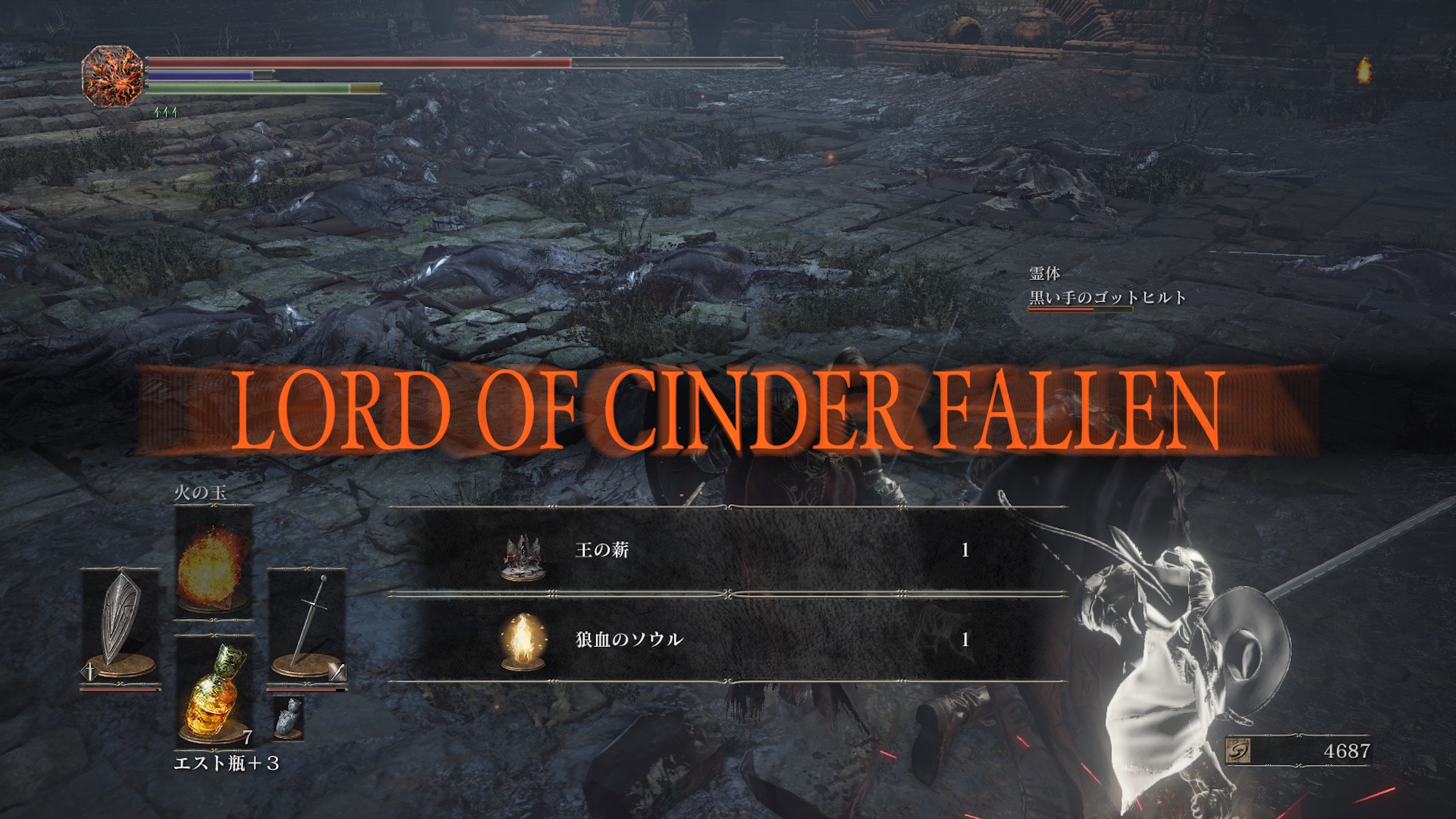Click the souls counter emblem icon
The height and width of the screenshot is (819, 1456).
click(1239, 751)
